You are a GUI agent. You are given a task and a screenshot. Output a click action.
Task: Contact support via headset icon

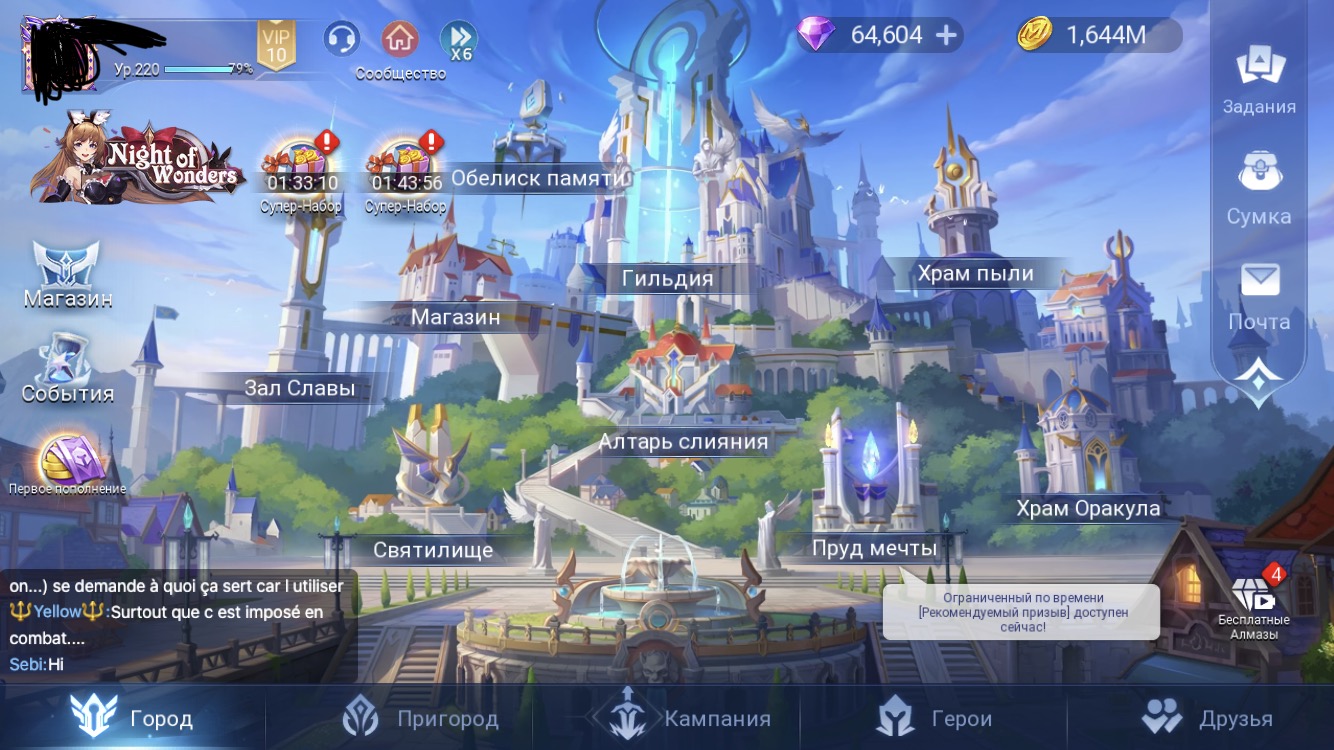(342, 39)
